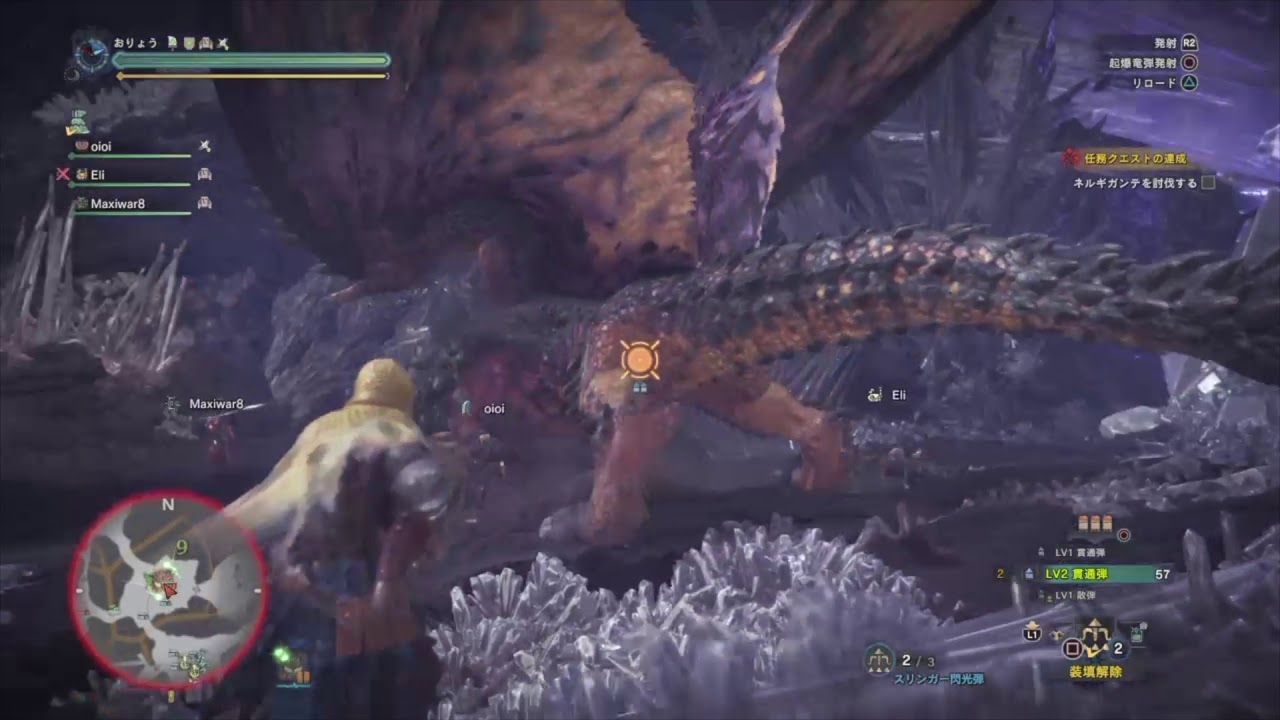Click the weapon sharpness icon next to player name
Screen dimensions: 1280x720
[x=222, y=43]
